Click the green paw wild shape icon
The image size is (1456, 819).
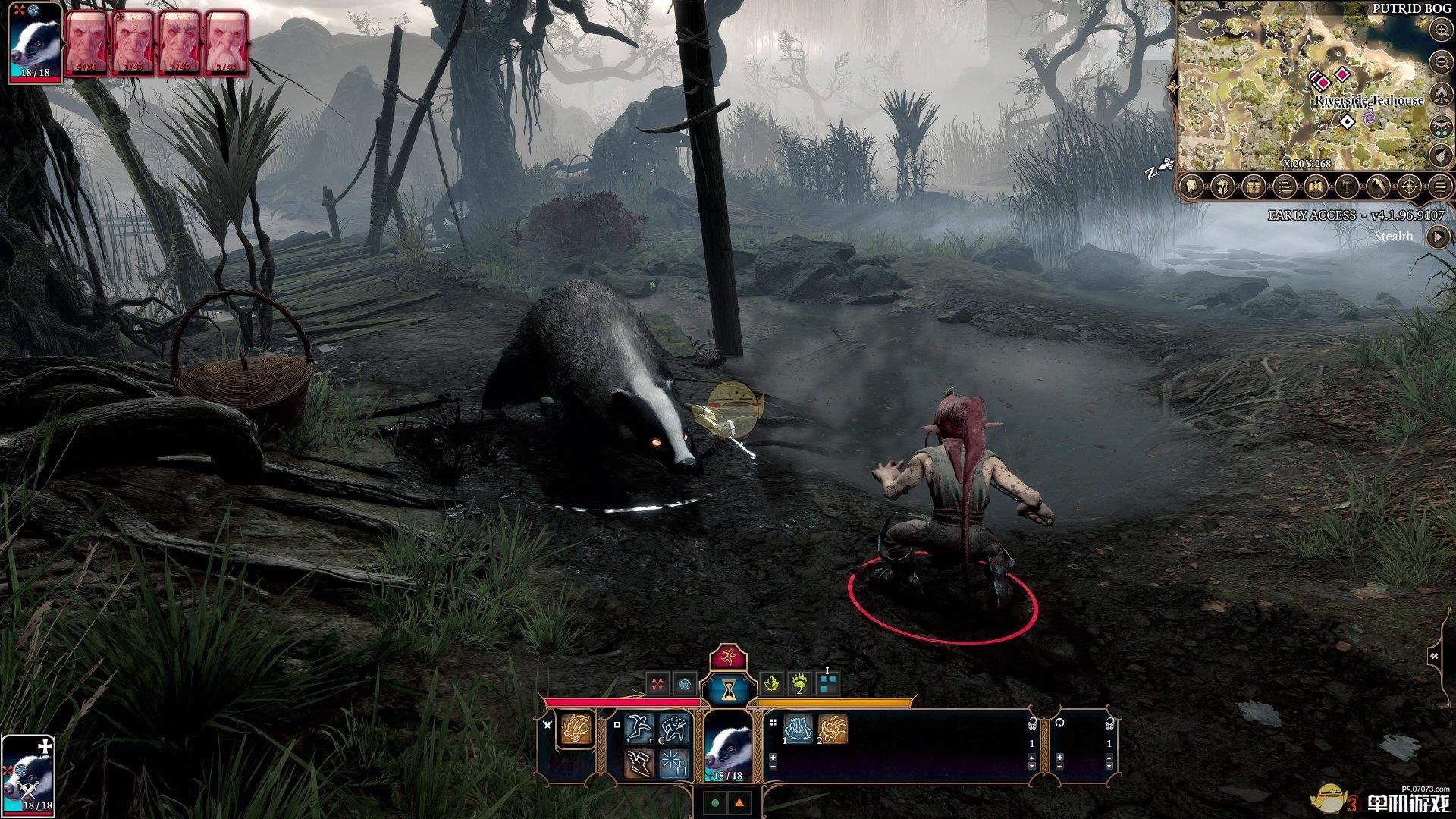[799, 684]
